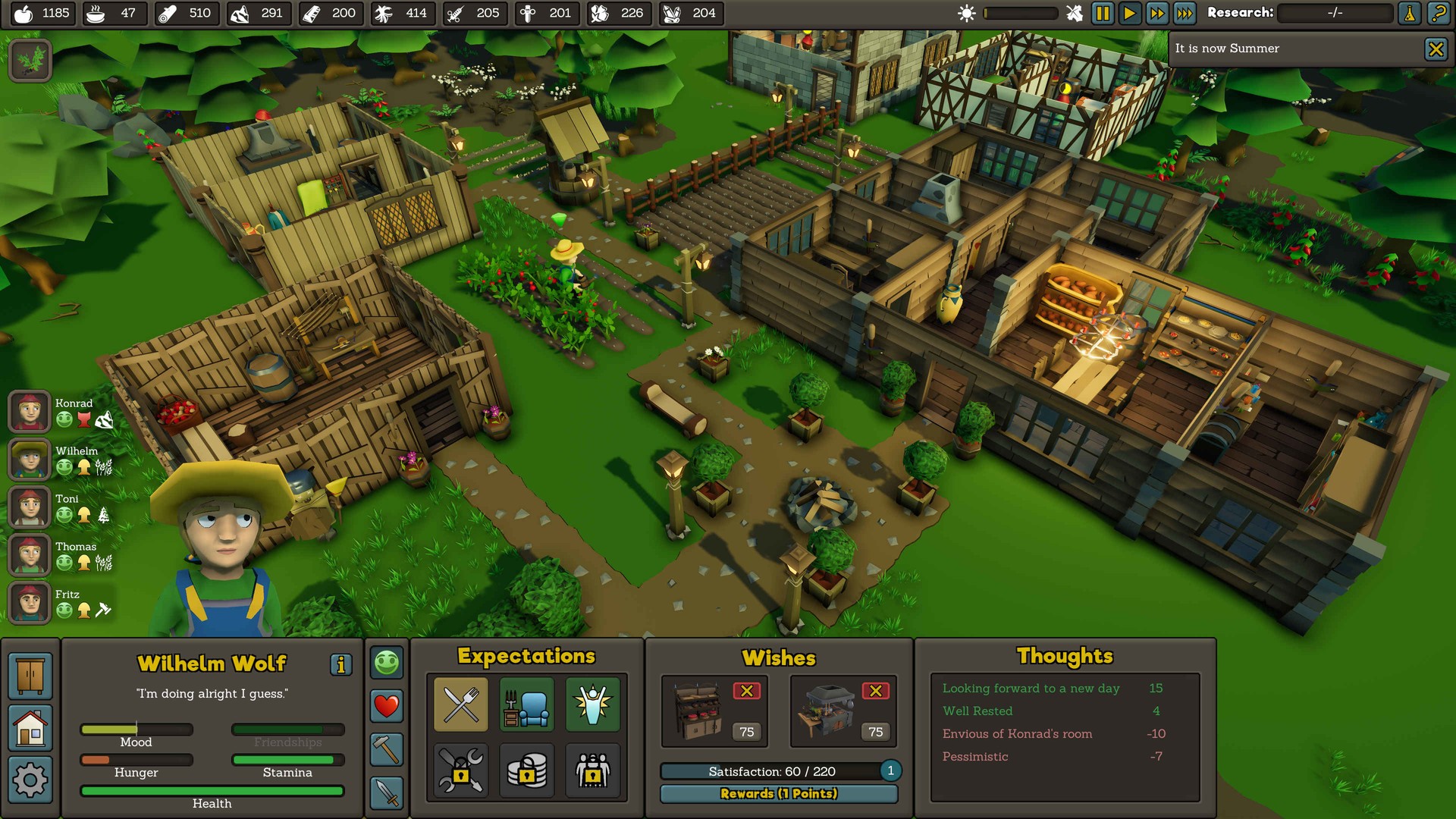Pause the game simulation

click(x=1104, y=13)
